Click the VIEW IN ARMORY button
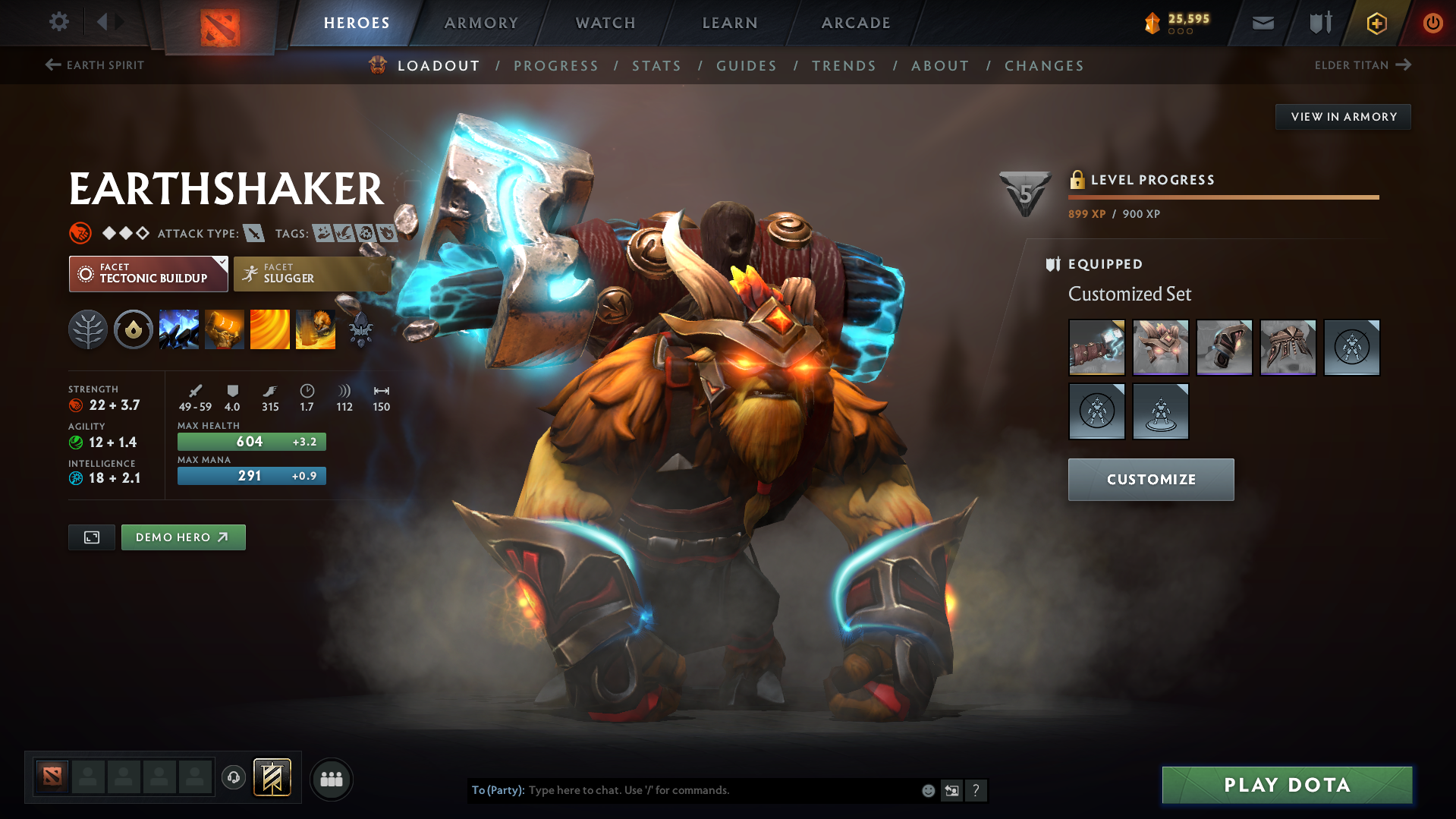The width and height of the screenshot is (1456, 819). tap(1342, 116)
